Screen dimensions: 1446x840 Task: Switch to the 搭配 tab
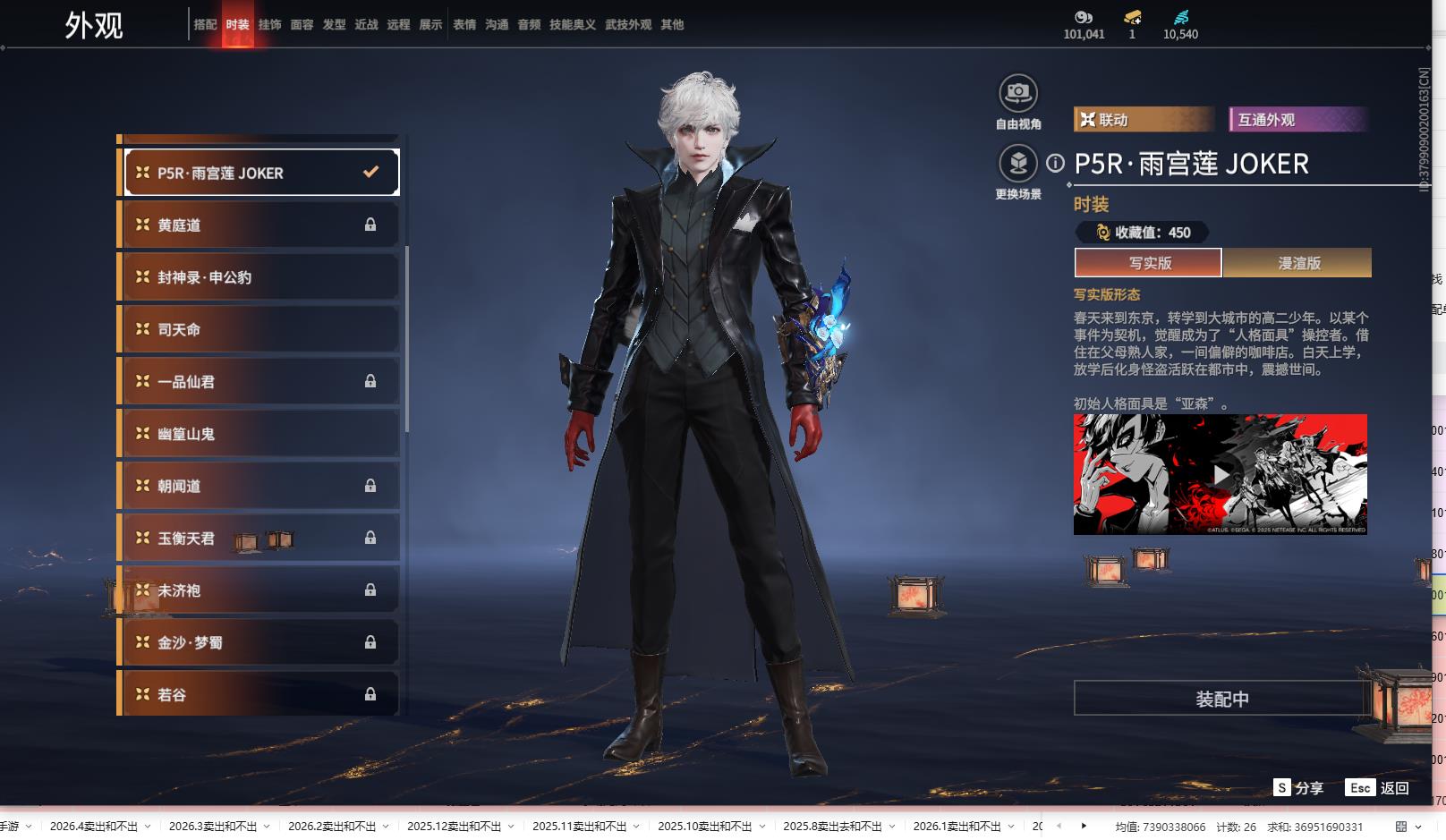[205, 25]
